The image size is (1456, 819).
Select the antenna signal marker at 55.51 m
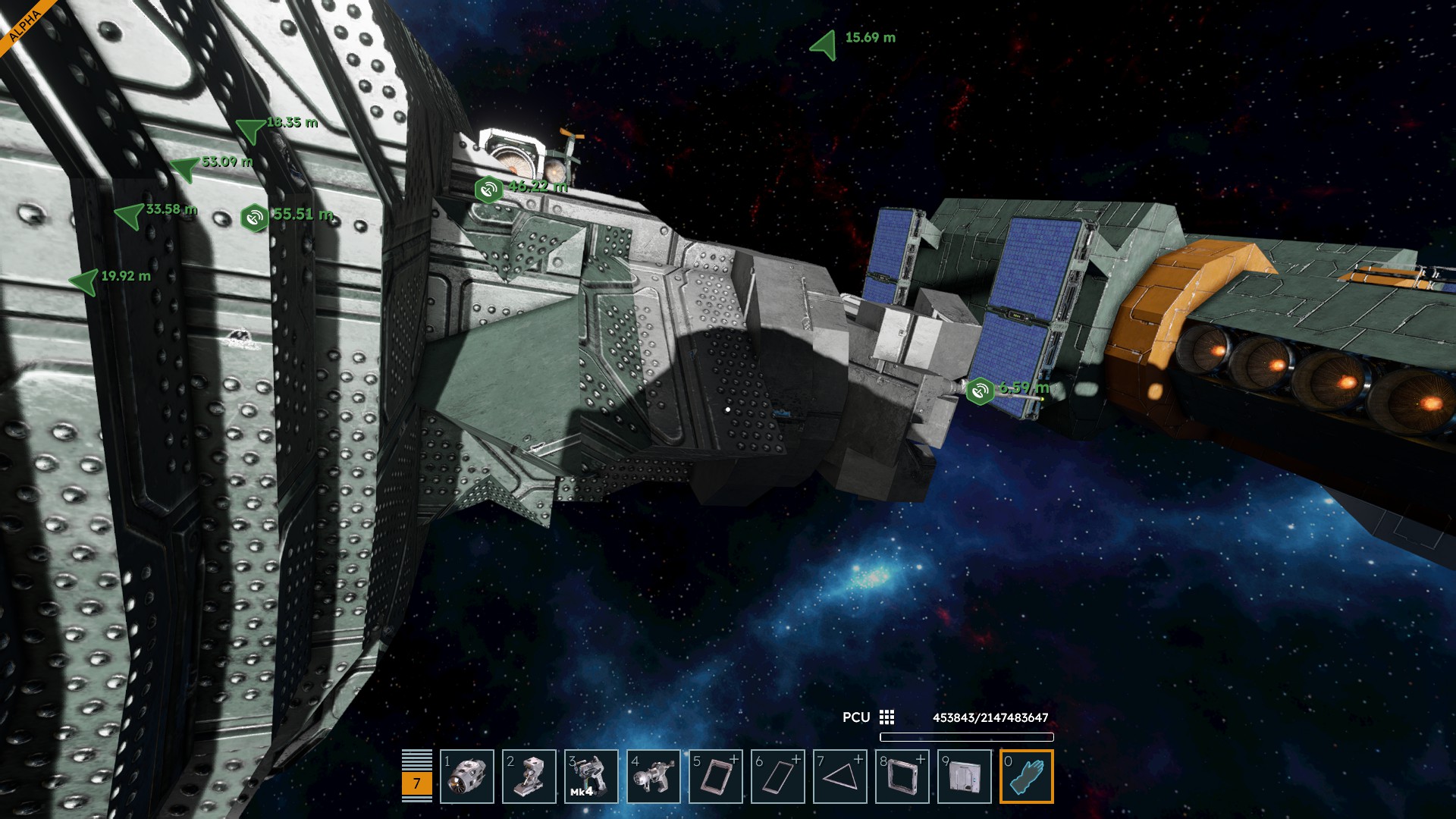click(x=254, y=218)
